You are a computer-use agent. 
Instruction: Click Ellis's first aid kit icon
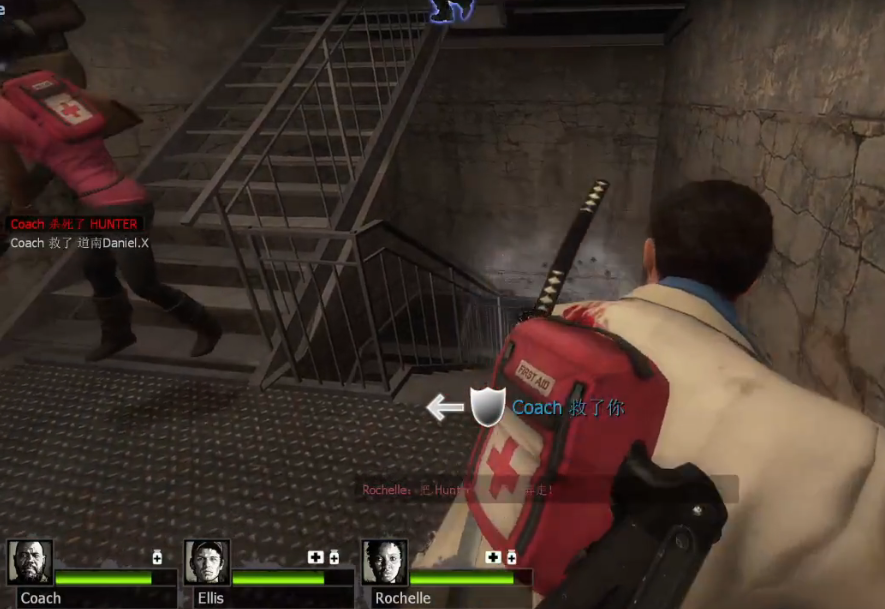(x=316, y=557)
